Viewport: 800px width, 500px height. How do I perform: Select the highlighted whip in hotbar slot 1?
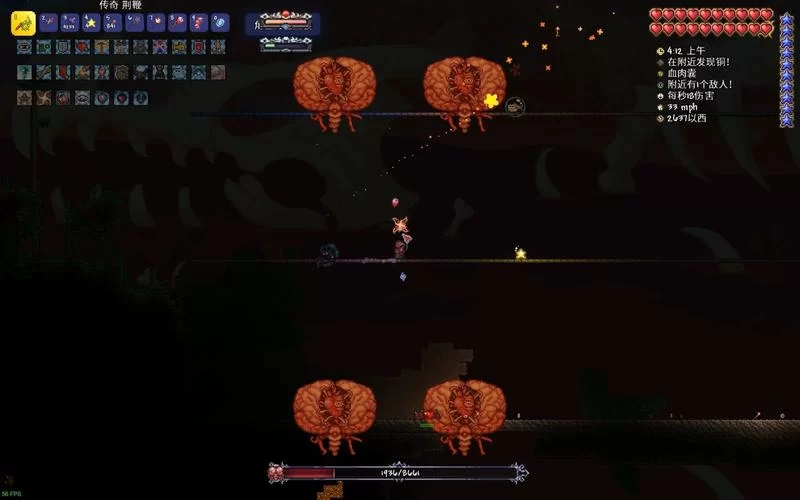[23, 22]
